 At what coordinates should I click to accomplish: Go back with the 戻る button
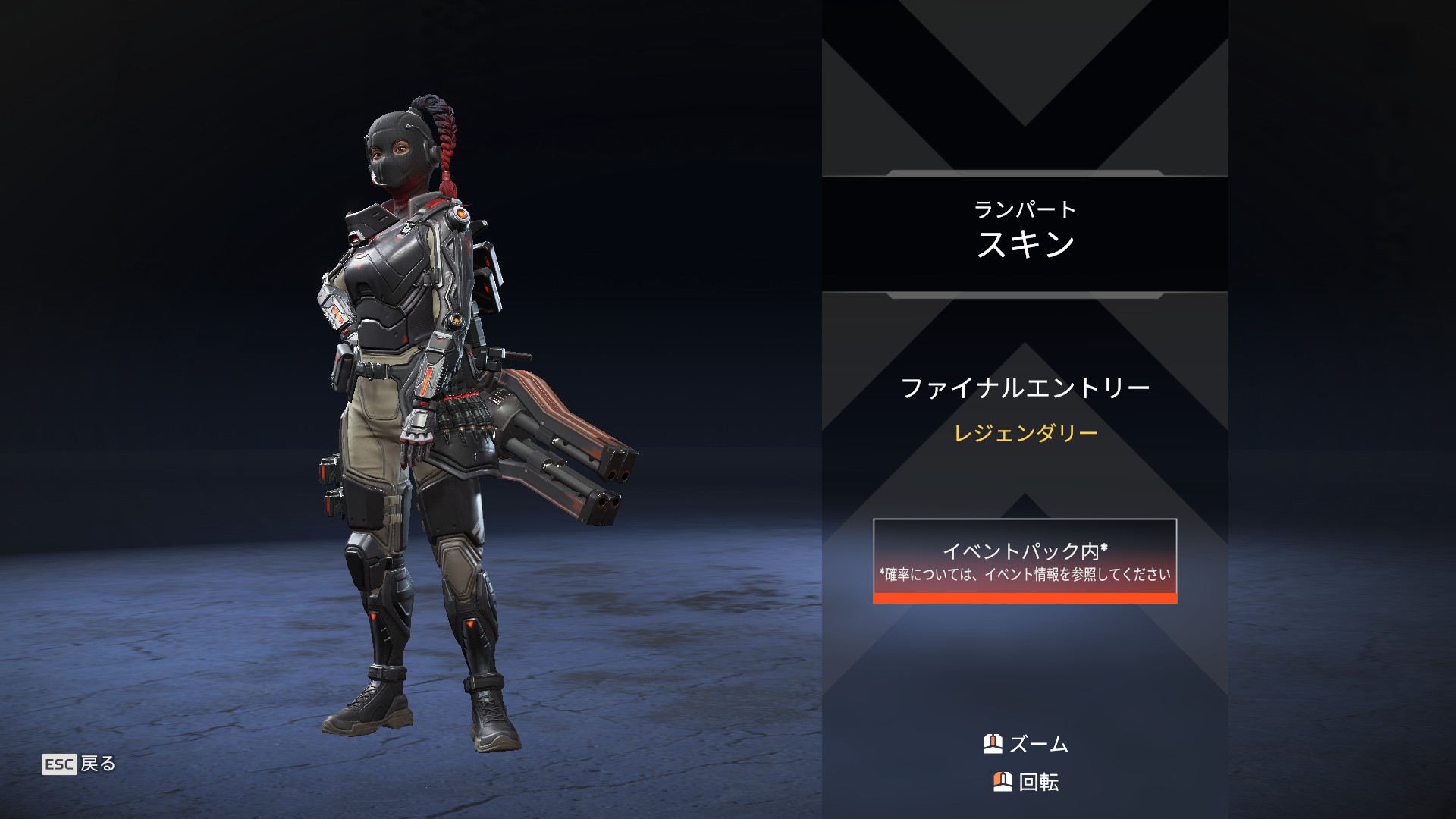coord(80,764)
